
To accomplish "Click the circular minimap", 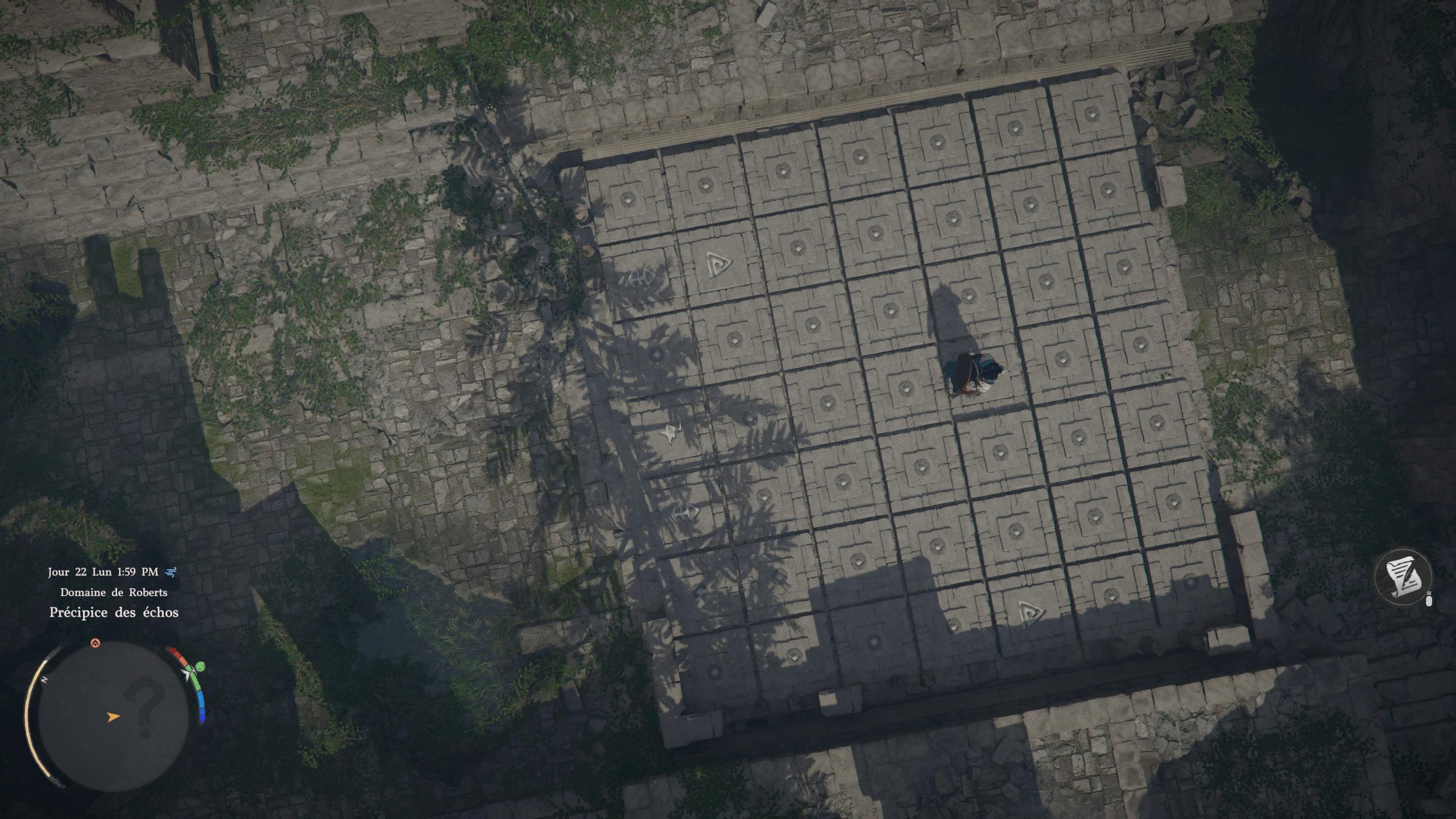I will pyautogui.click(x=113, y=715).
